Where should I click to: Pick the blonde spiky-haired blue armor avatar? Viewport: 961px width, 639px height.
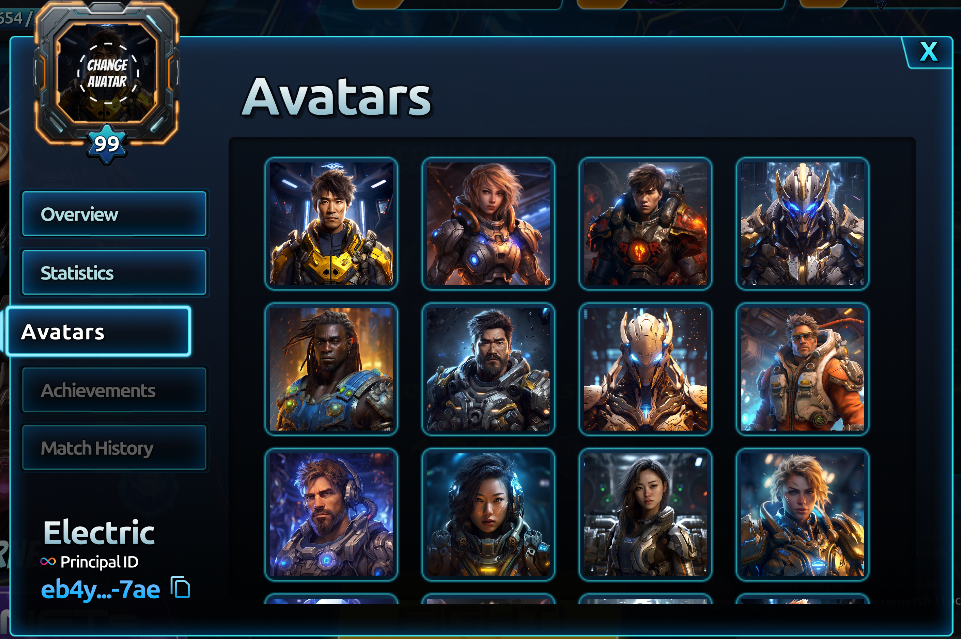point(802,514)
